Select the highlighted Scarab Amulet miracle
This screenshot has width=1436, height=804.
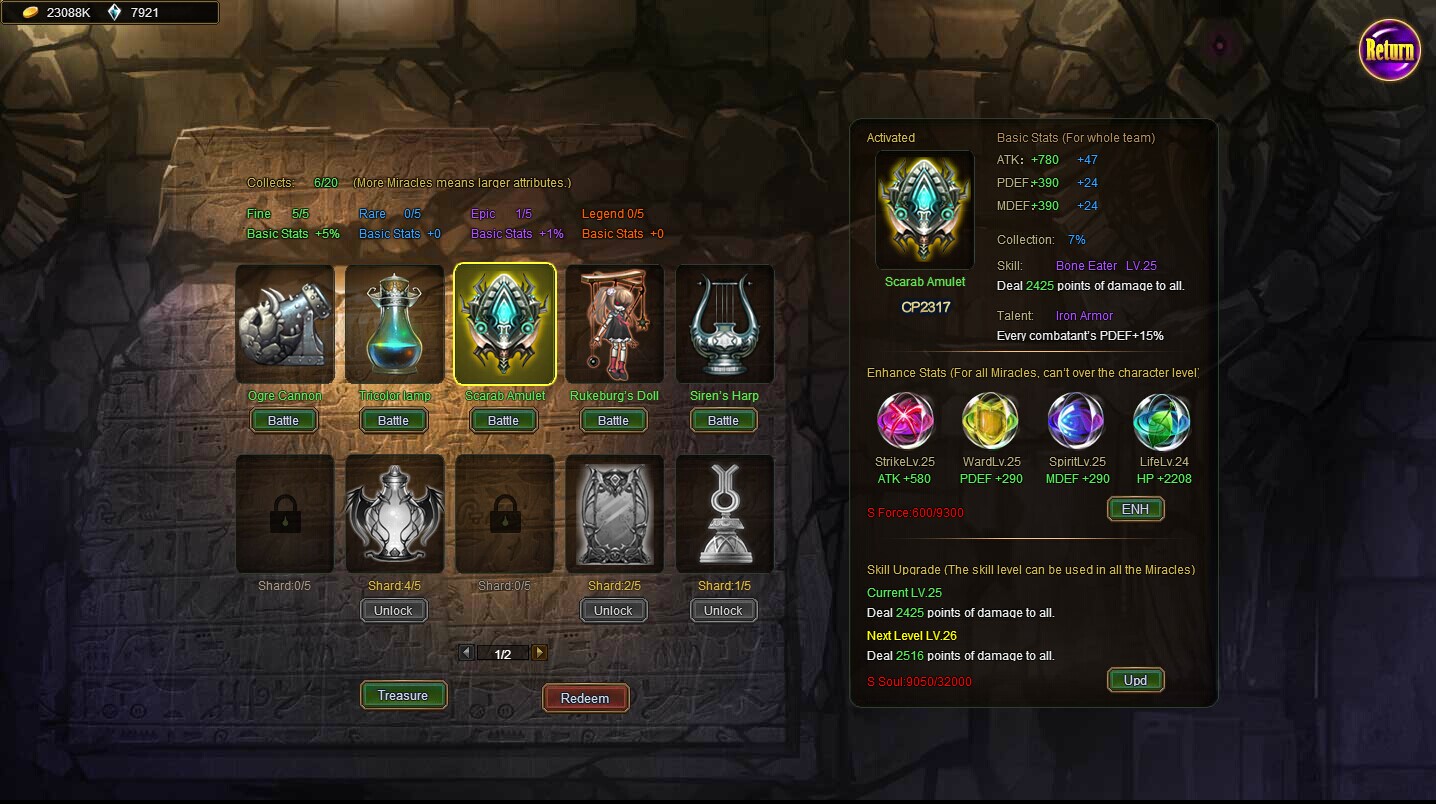505,323
